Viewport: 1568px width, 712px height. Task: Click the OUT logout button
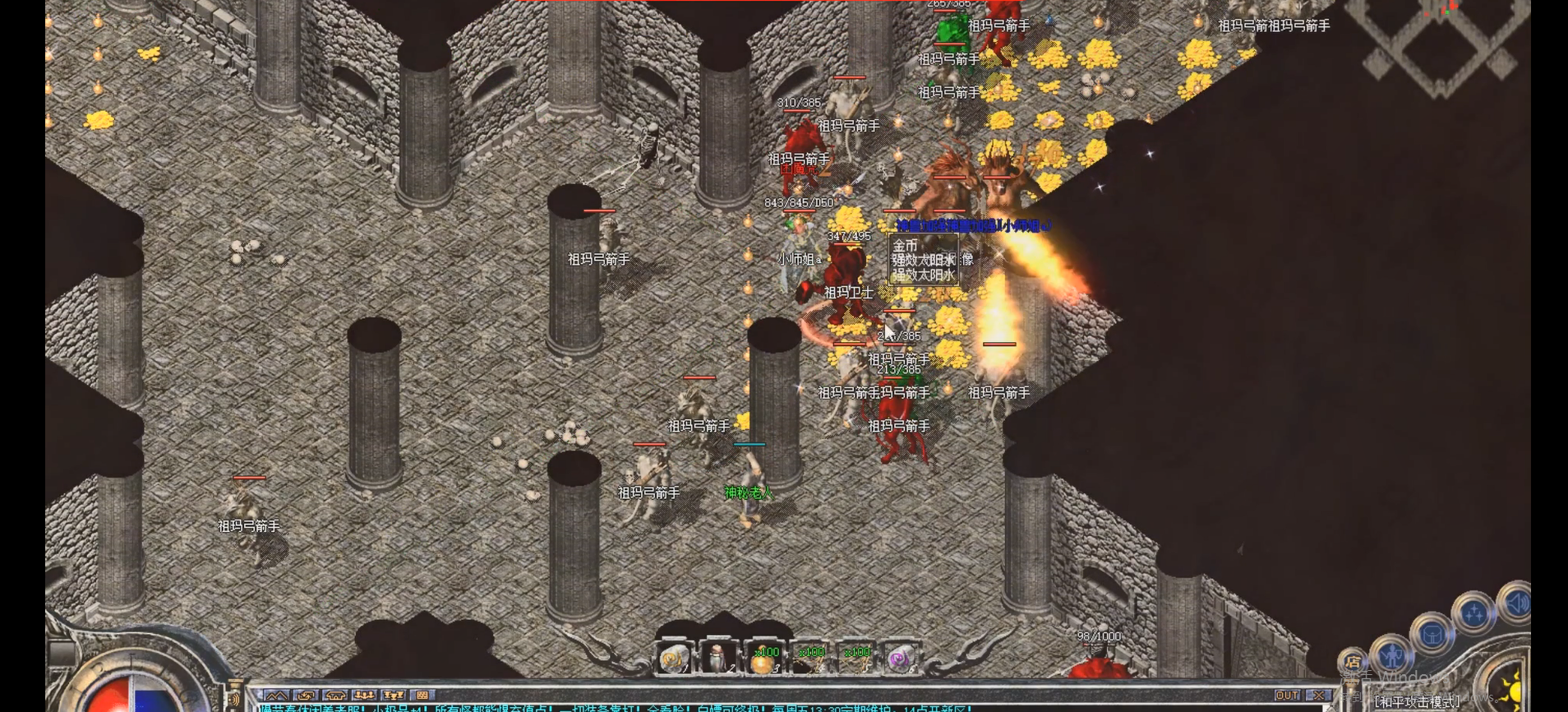point(1287,696)
